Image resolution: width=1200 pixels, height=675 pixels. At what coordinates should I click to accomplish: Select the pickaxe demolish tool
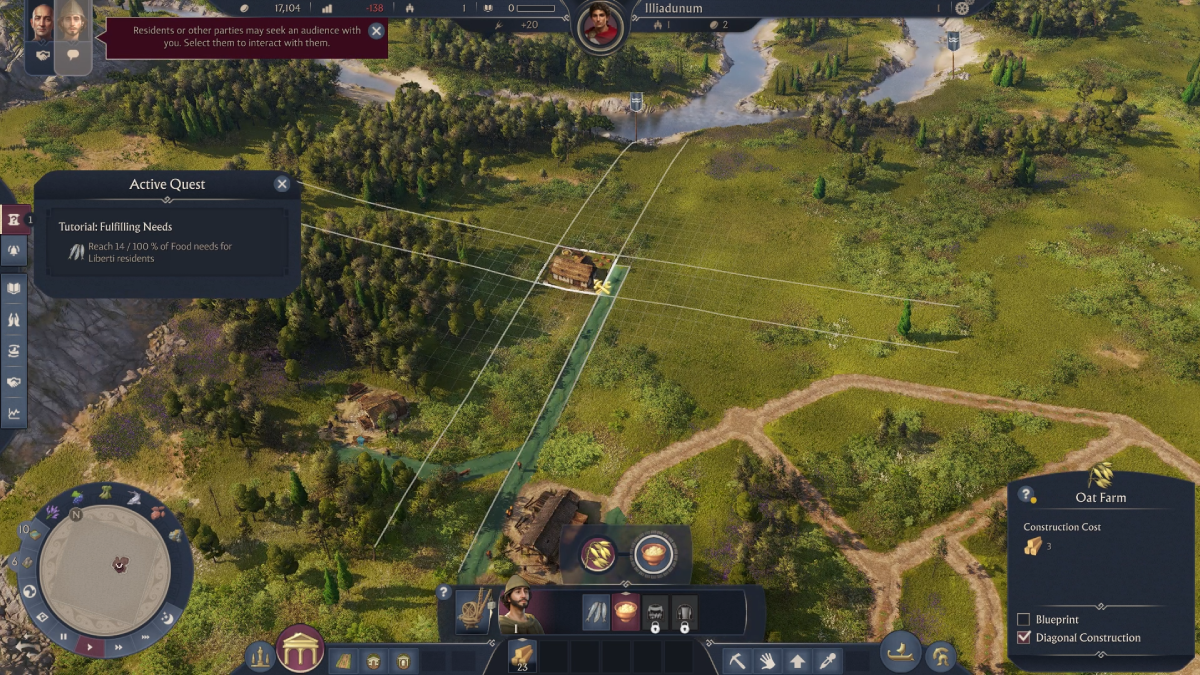pyautogui.click(x=737, y=660)
